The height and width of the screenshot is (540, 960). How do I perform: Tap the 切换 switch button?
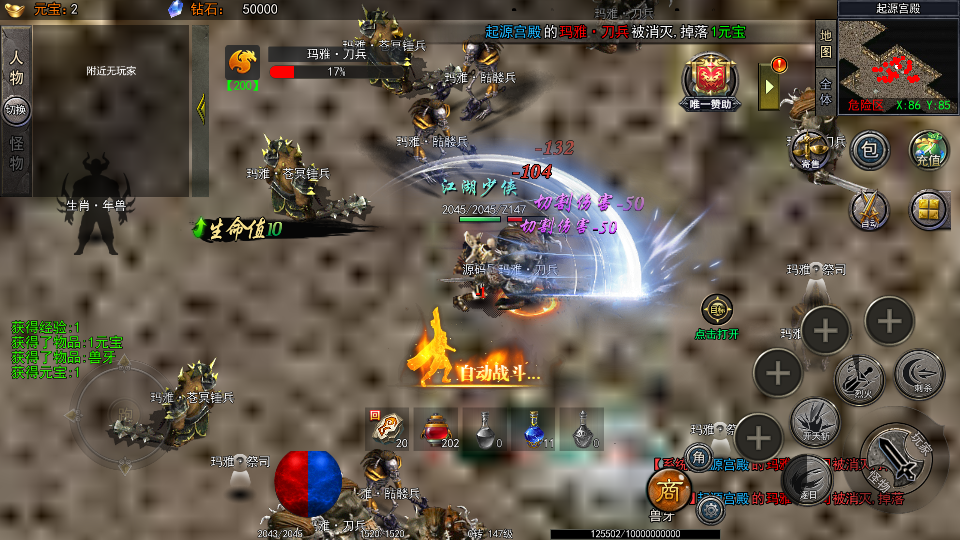pyautogui.click(x=16, y=110)
